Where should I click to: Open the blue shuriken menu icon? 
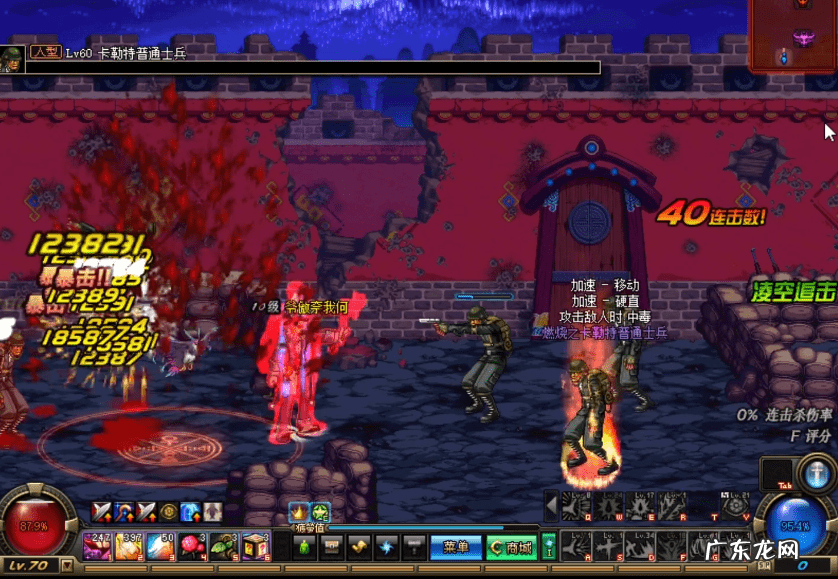pos(385,547)
